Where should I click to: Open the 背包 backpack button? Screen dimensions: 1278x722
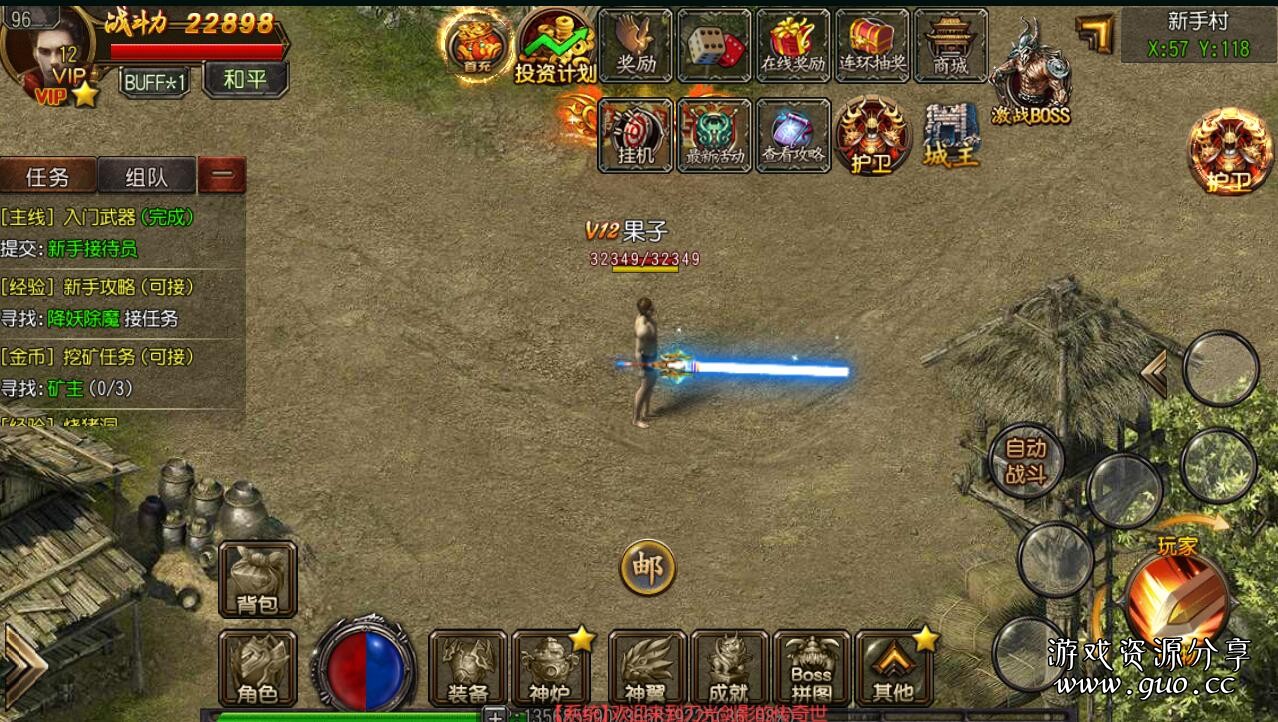pyautogui.click(x=258, y=579)
